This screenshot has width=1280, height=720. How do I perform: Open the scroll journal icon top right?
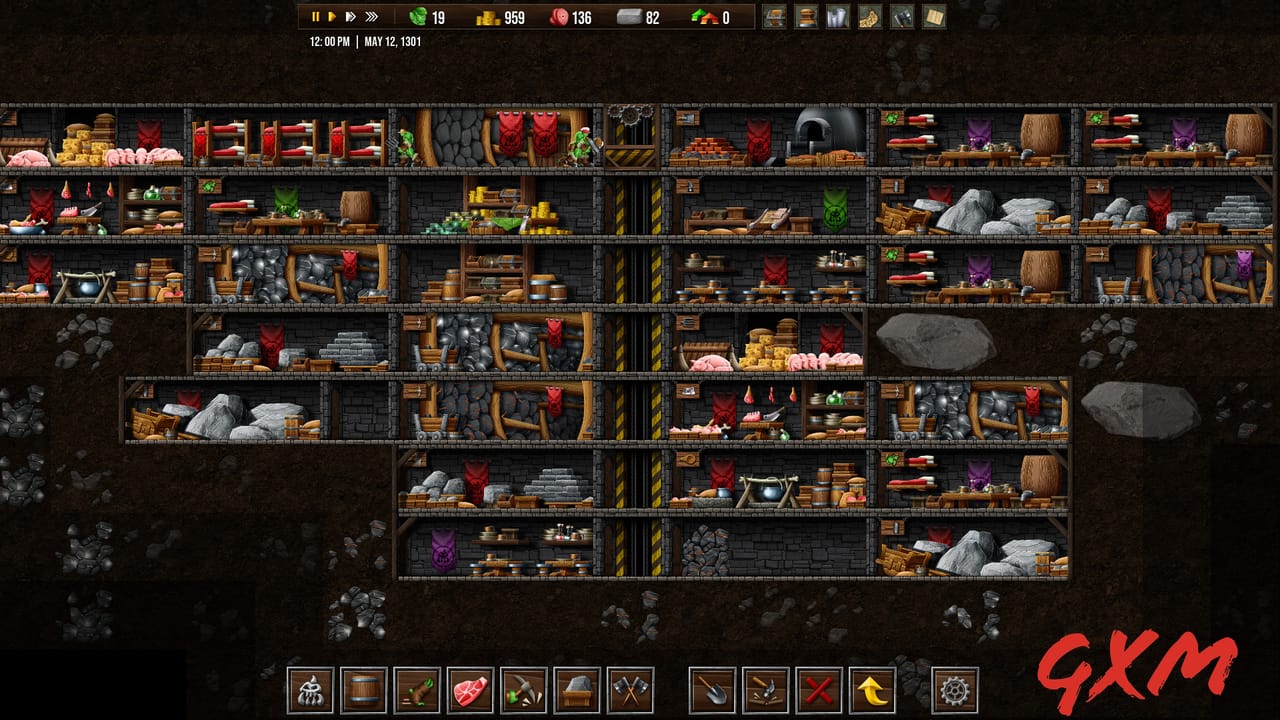[837, 17]
